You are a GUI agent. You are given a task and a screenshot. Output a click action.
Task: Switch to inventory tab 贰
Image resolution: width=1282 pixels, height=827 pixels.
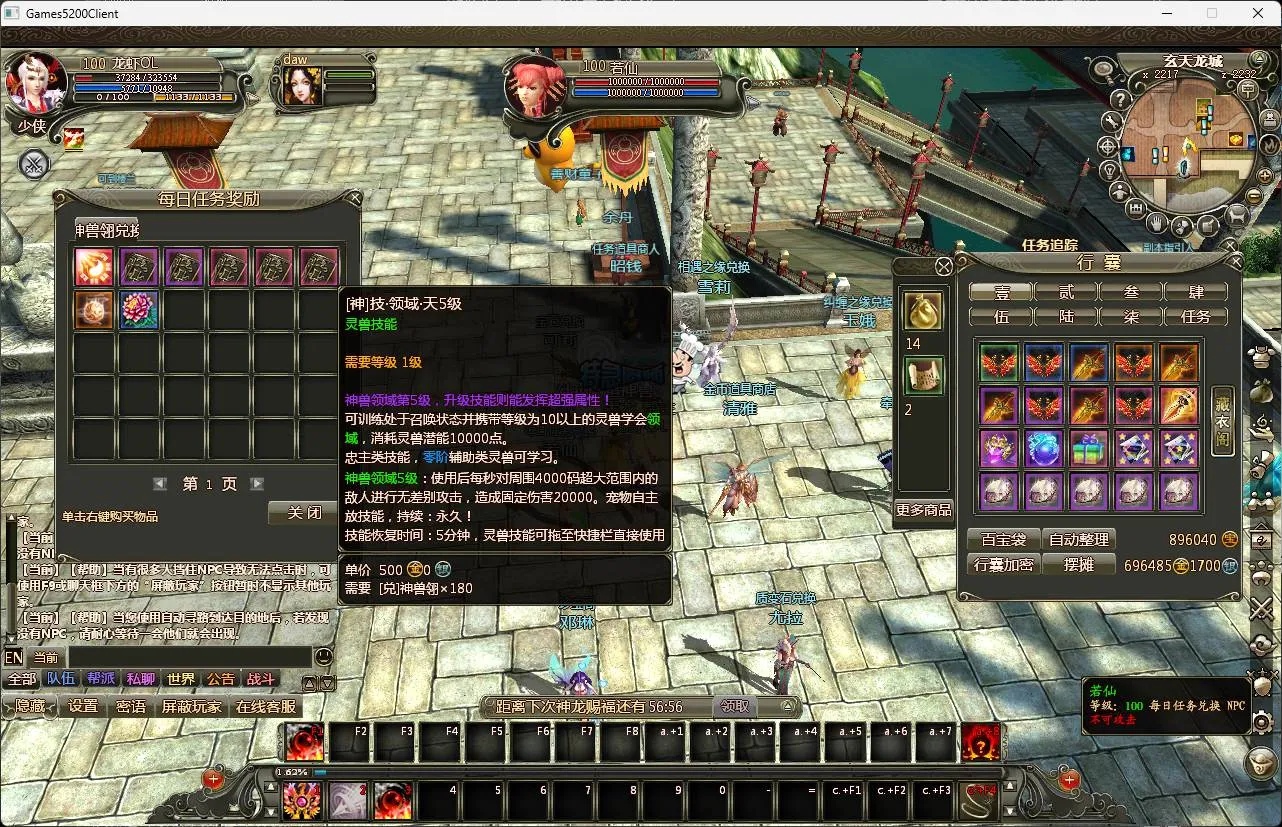click(x=1066, y=292)
